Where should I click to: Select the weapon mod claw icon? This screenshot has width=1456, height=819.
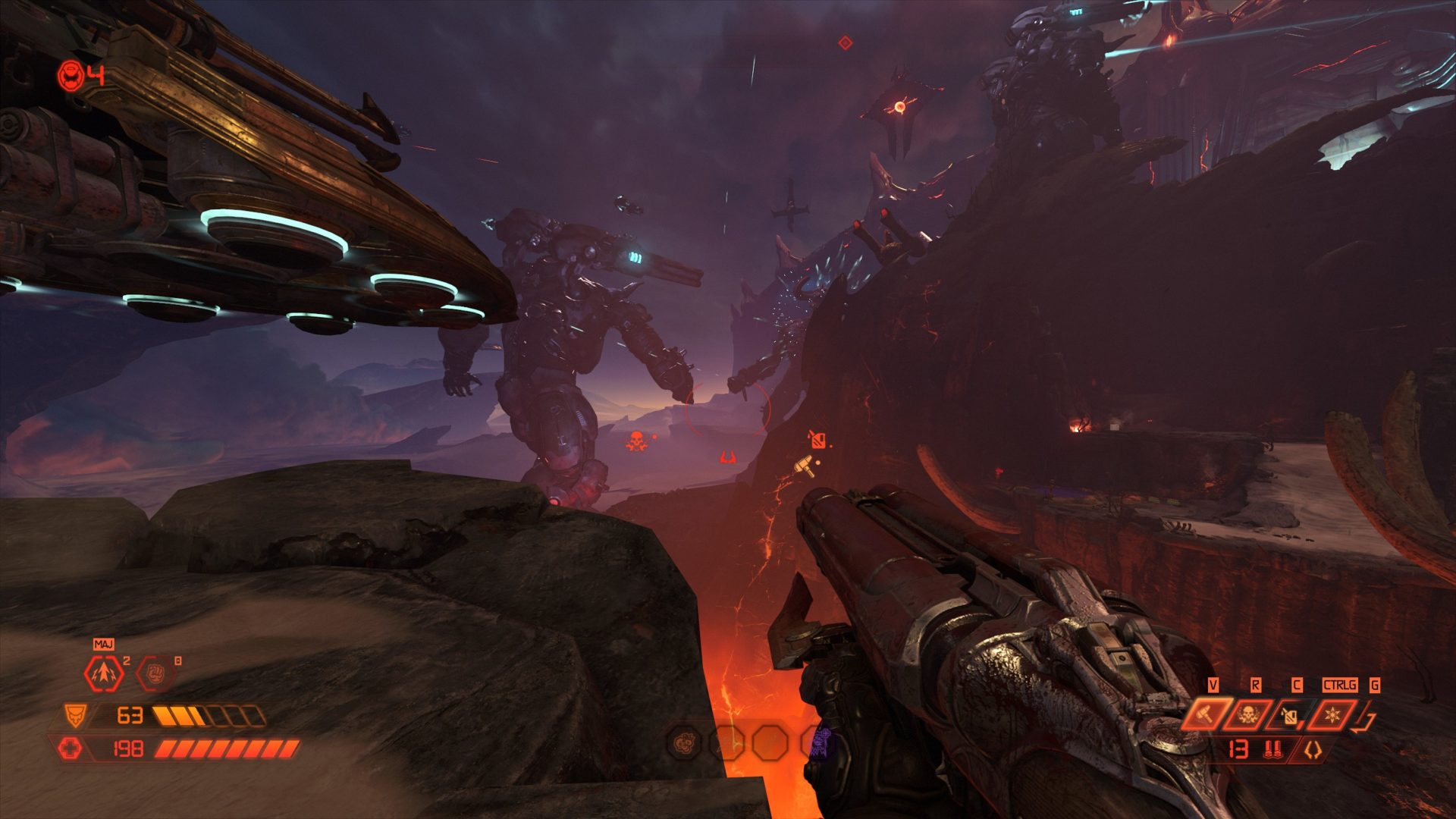coord(1313,750)
